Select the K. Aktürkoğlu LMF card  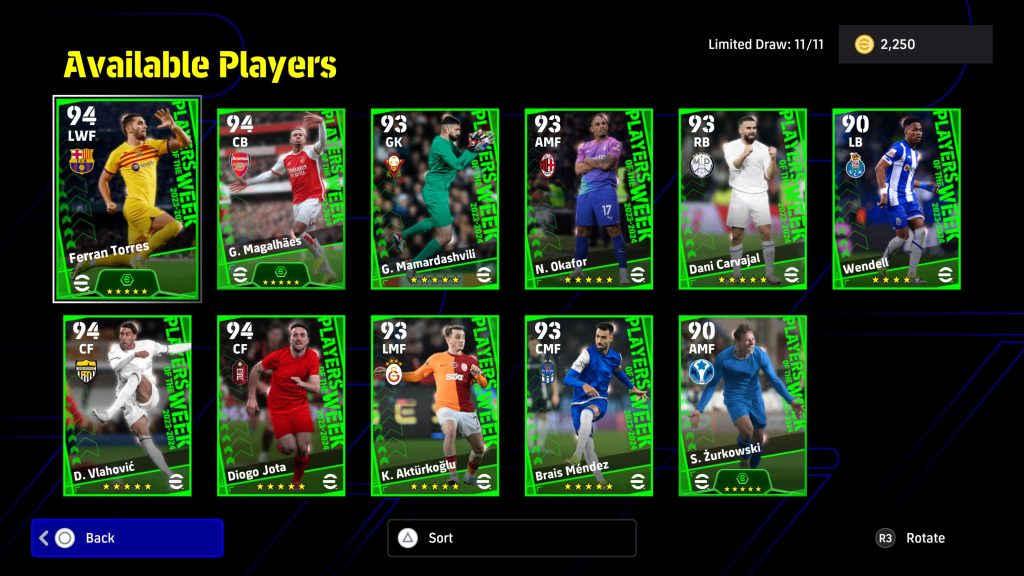pos(435,405)
